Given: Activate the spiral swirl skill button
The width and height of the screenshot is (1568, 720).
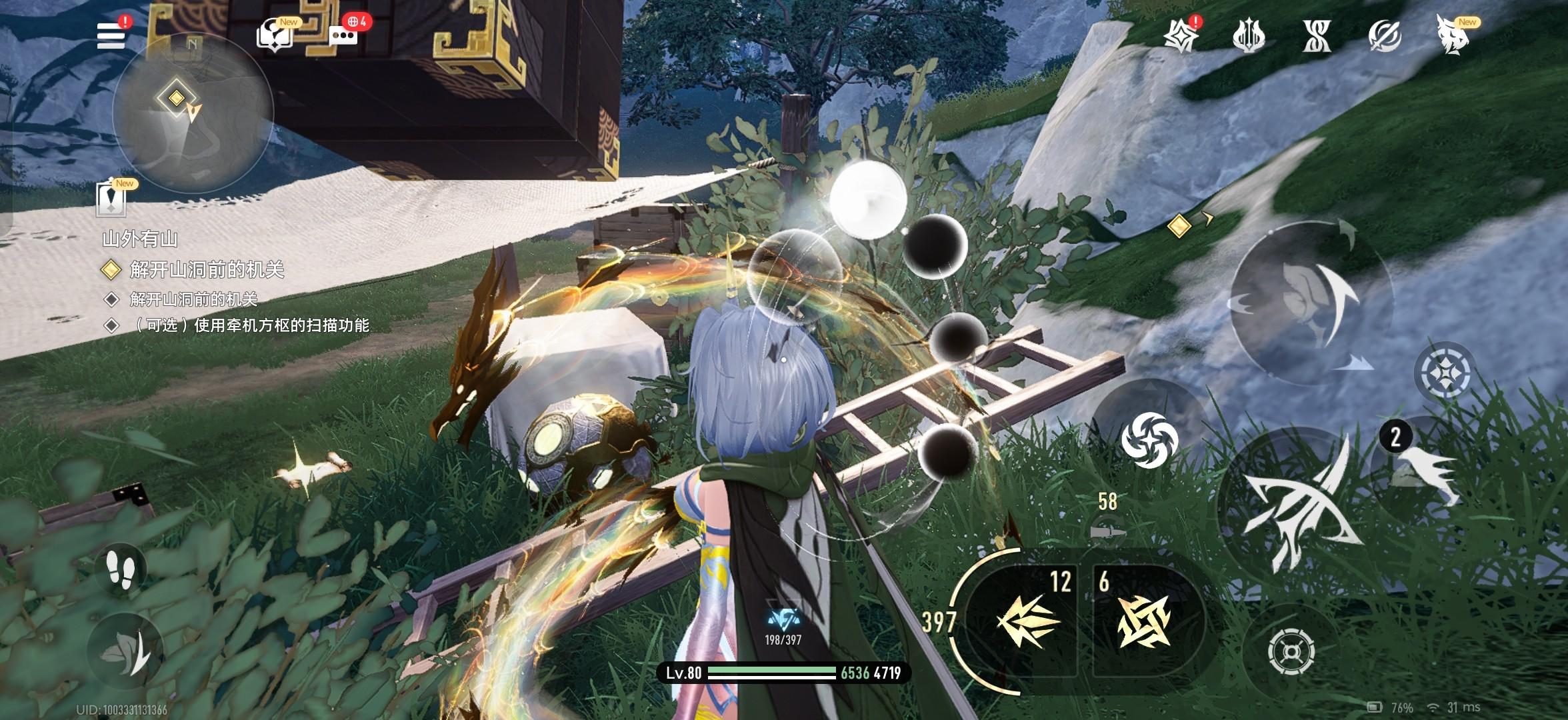Looking at the screenshot, I should point(1149,439).
